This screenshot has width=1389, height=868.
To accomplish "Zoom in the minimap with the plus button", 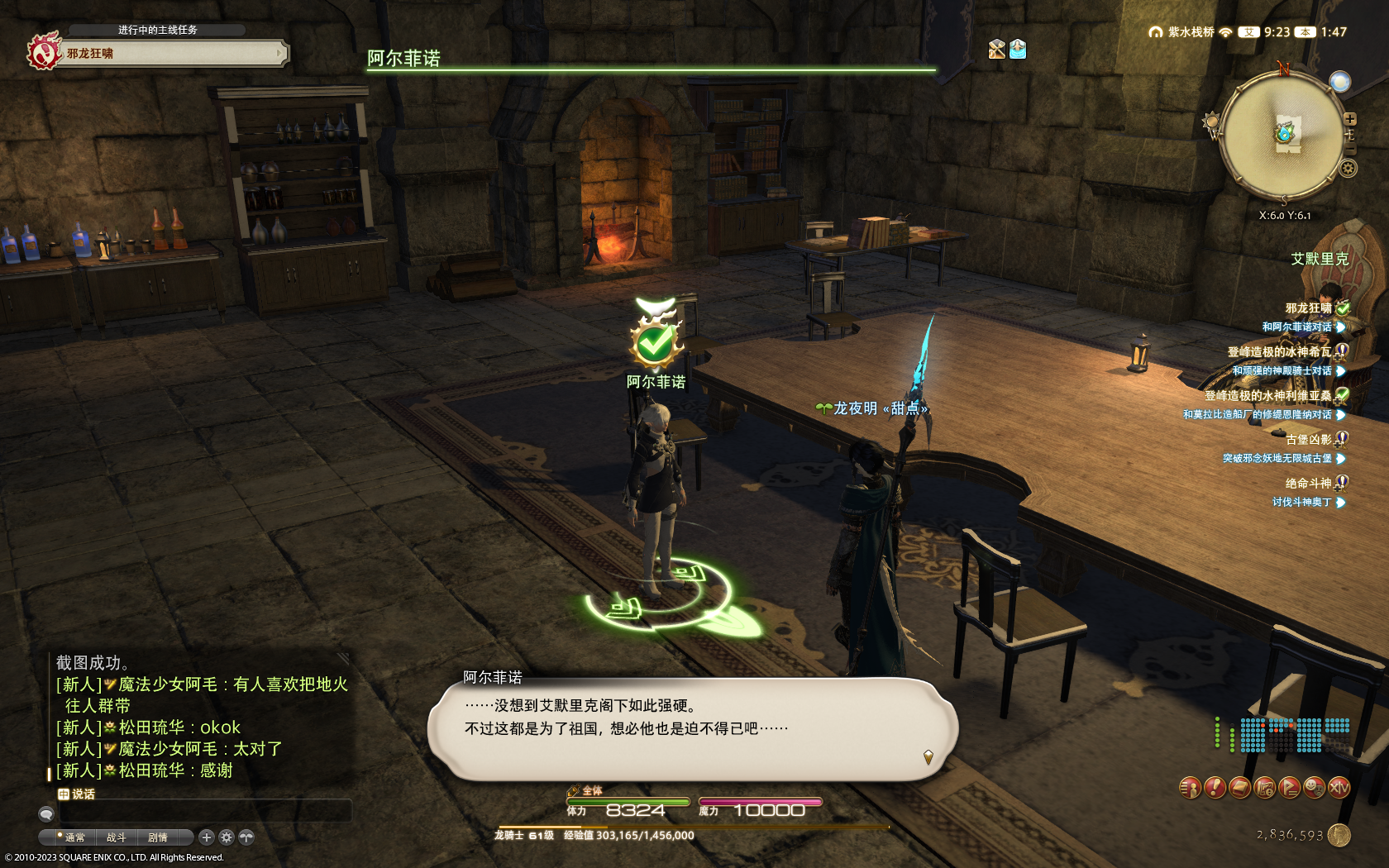I will (x=1349, y=119).
